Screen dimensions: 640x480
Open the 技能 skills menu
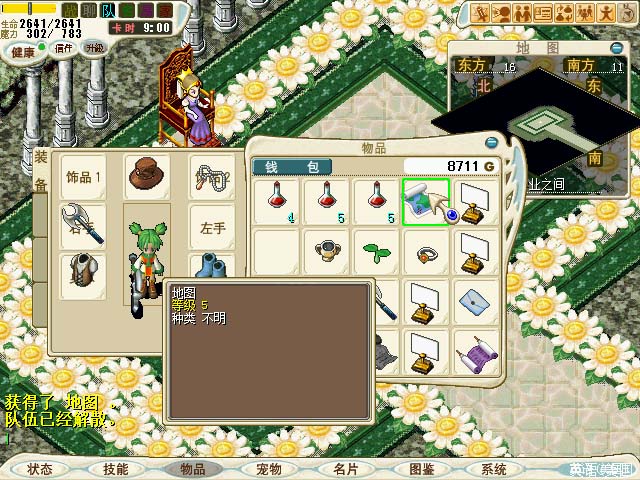115,469
